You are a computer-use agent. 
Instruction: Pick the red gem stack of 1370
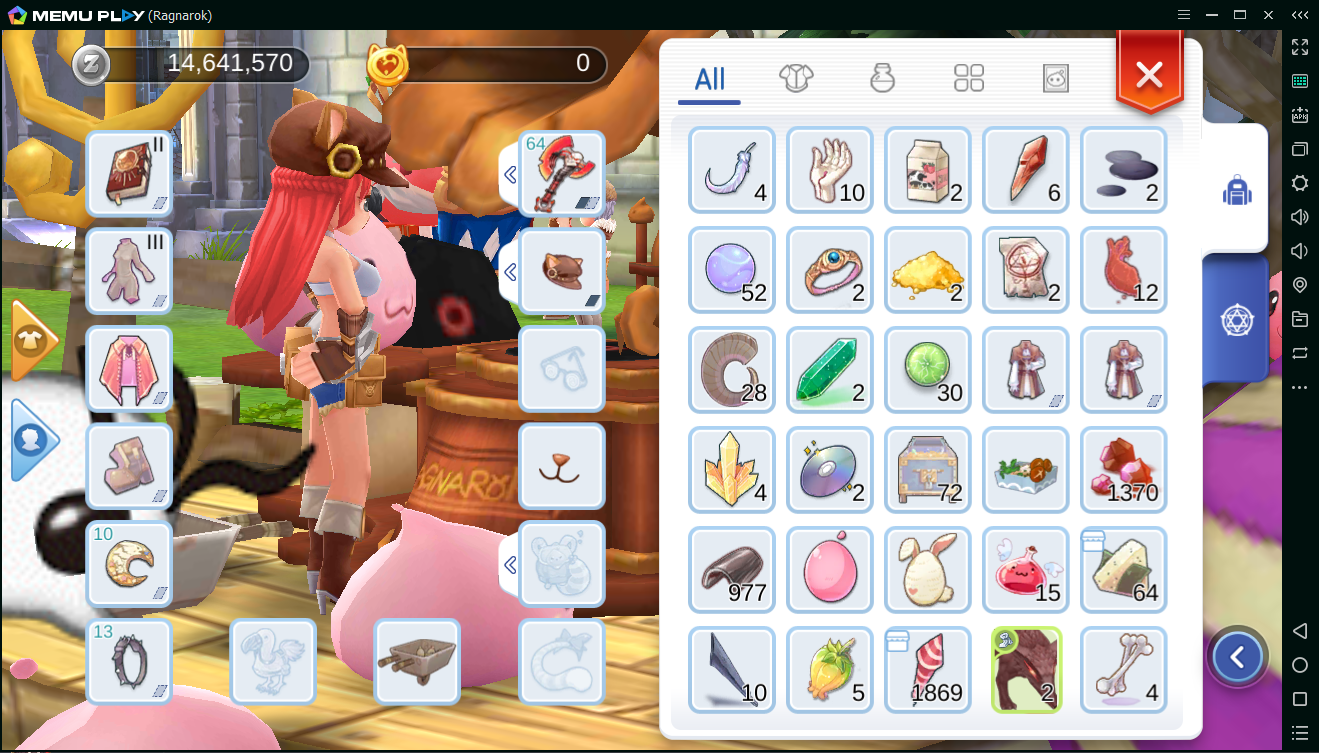point(1124,470)
